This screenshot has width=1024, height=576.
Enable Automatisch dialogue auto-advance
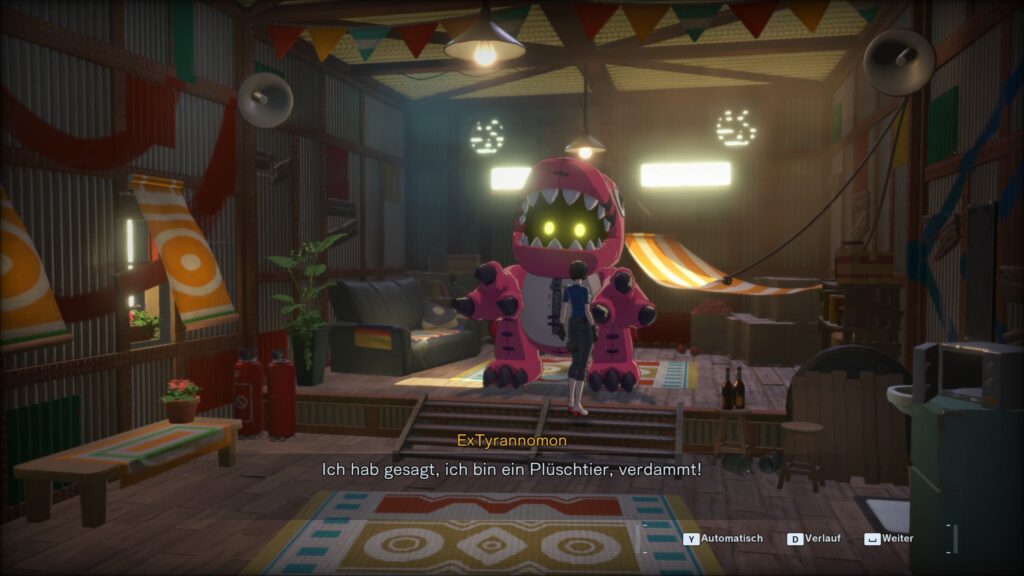723,539
